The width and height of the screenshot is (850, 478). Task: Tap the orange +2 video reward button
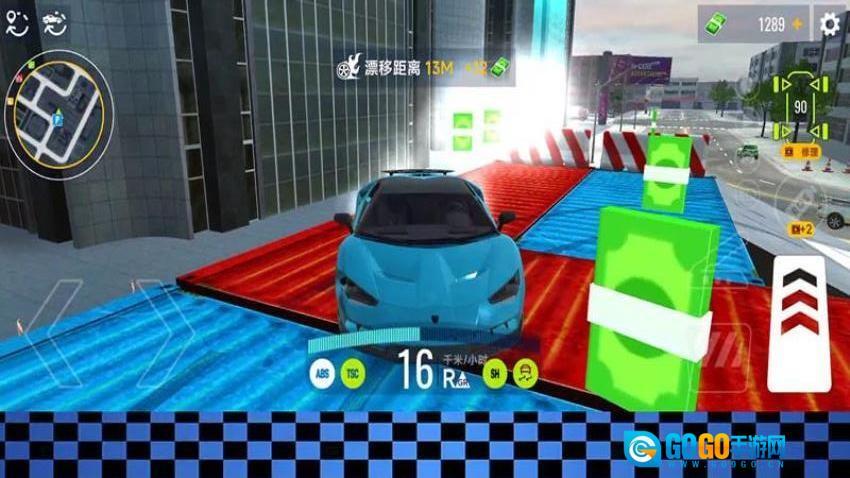(x=801, y=229)
